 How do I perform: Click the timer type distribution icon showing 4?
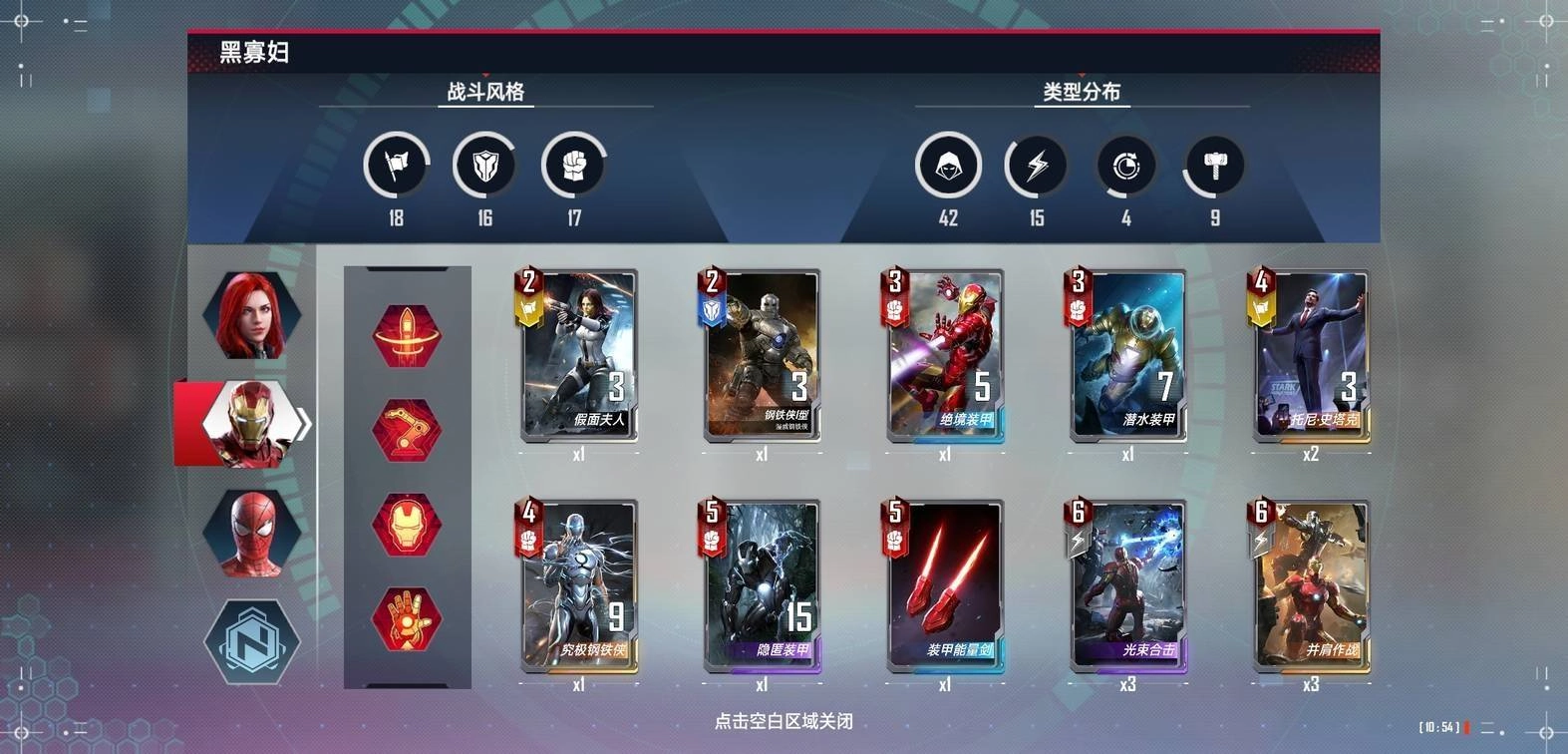pos(1124,166)
